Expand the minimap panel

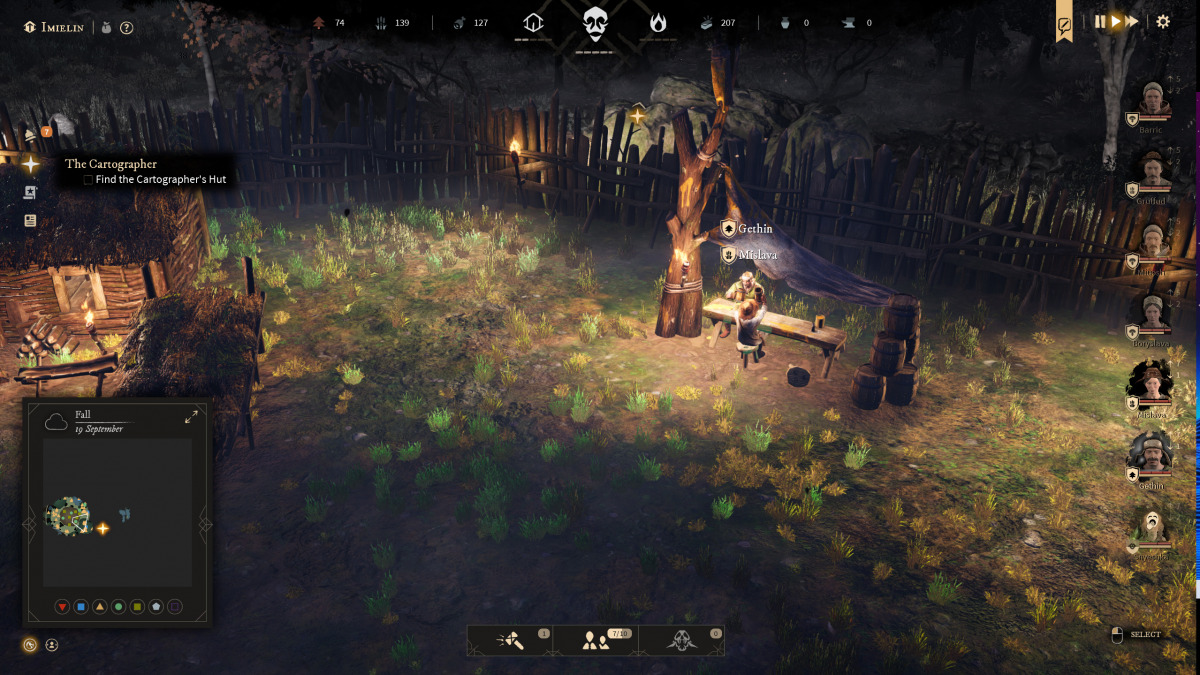click(191, 417)
